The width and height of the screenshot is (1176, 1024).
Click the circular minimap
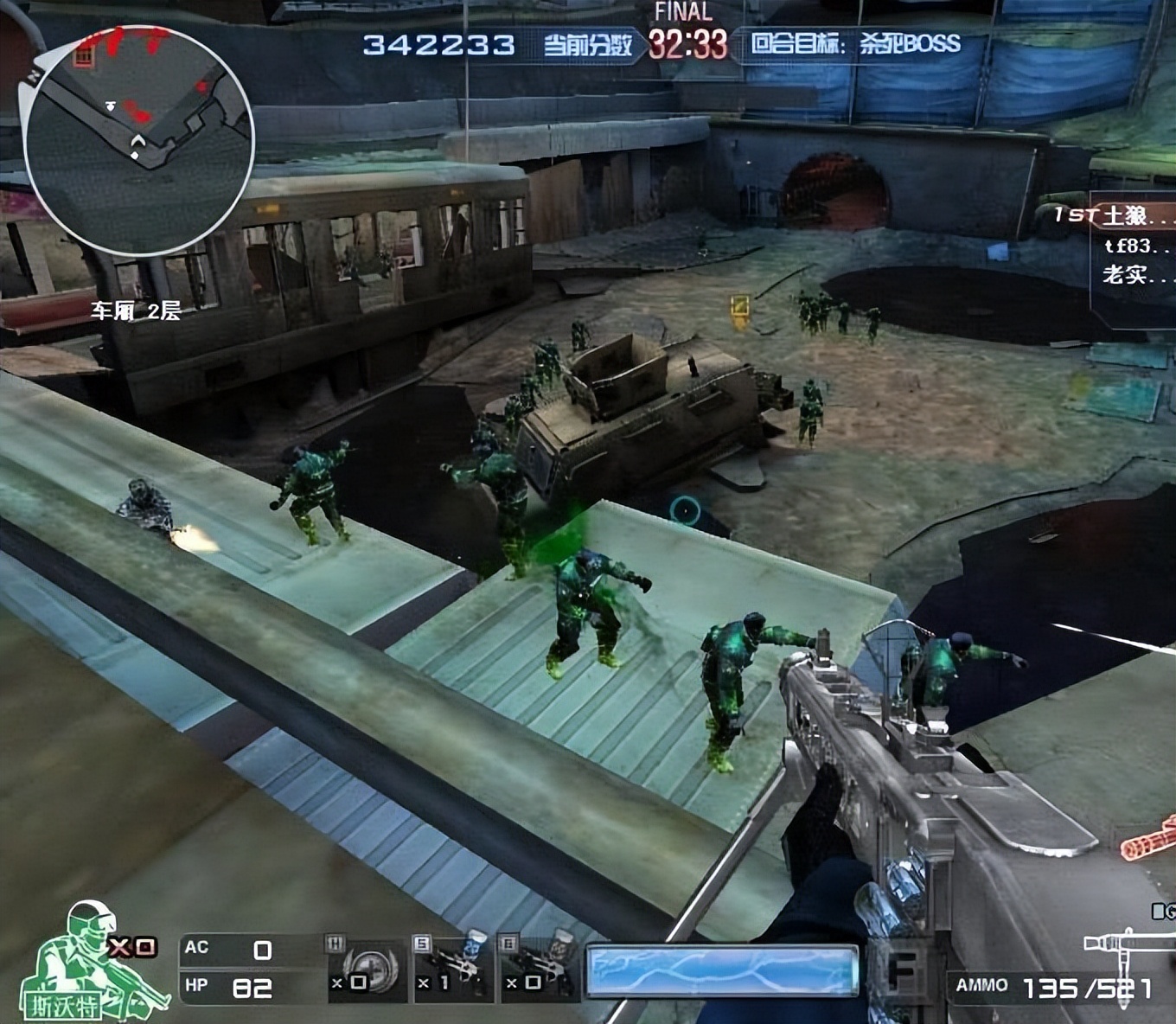click(x=138, y=138)
